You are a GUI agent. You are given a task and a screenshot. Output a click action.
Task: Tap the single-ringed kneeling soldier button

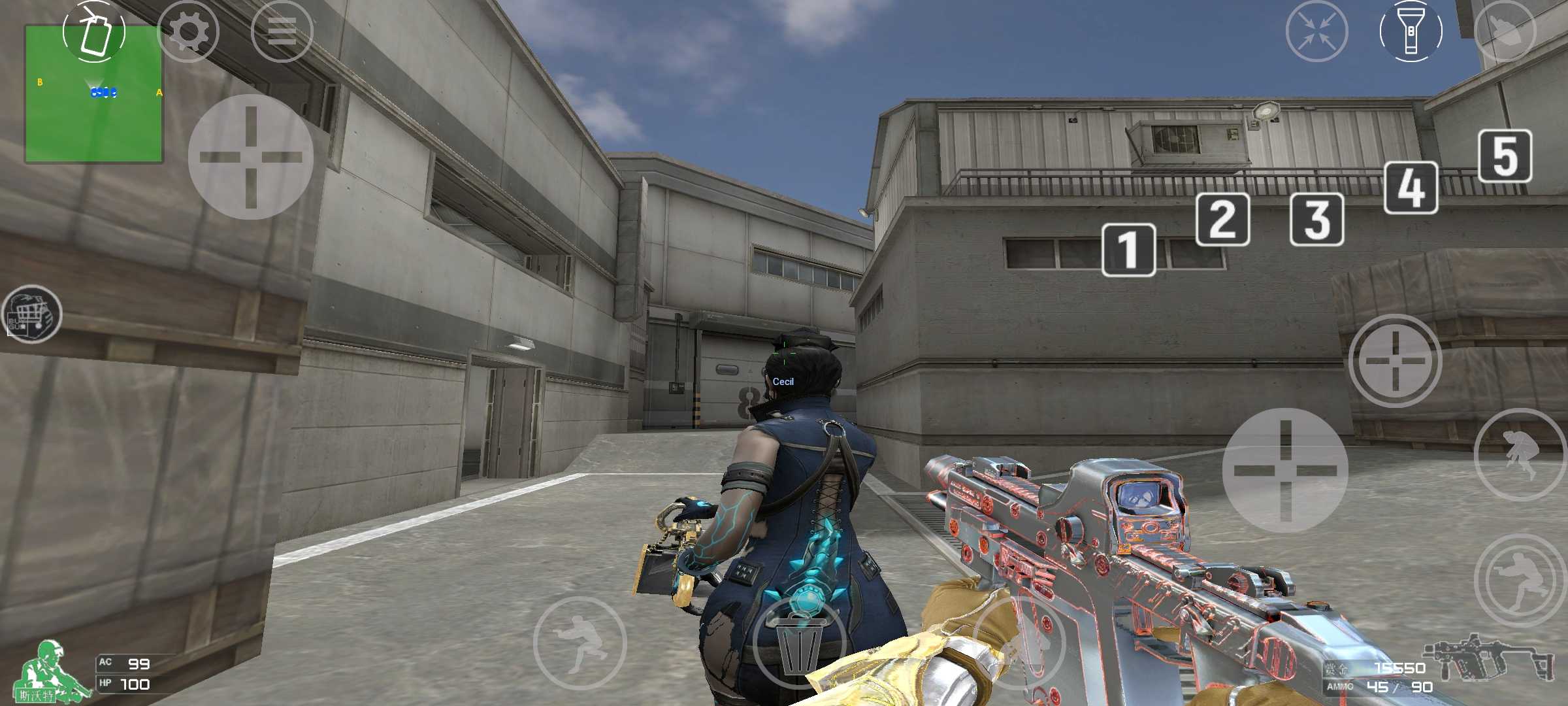click(x=580, y=644)
